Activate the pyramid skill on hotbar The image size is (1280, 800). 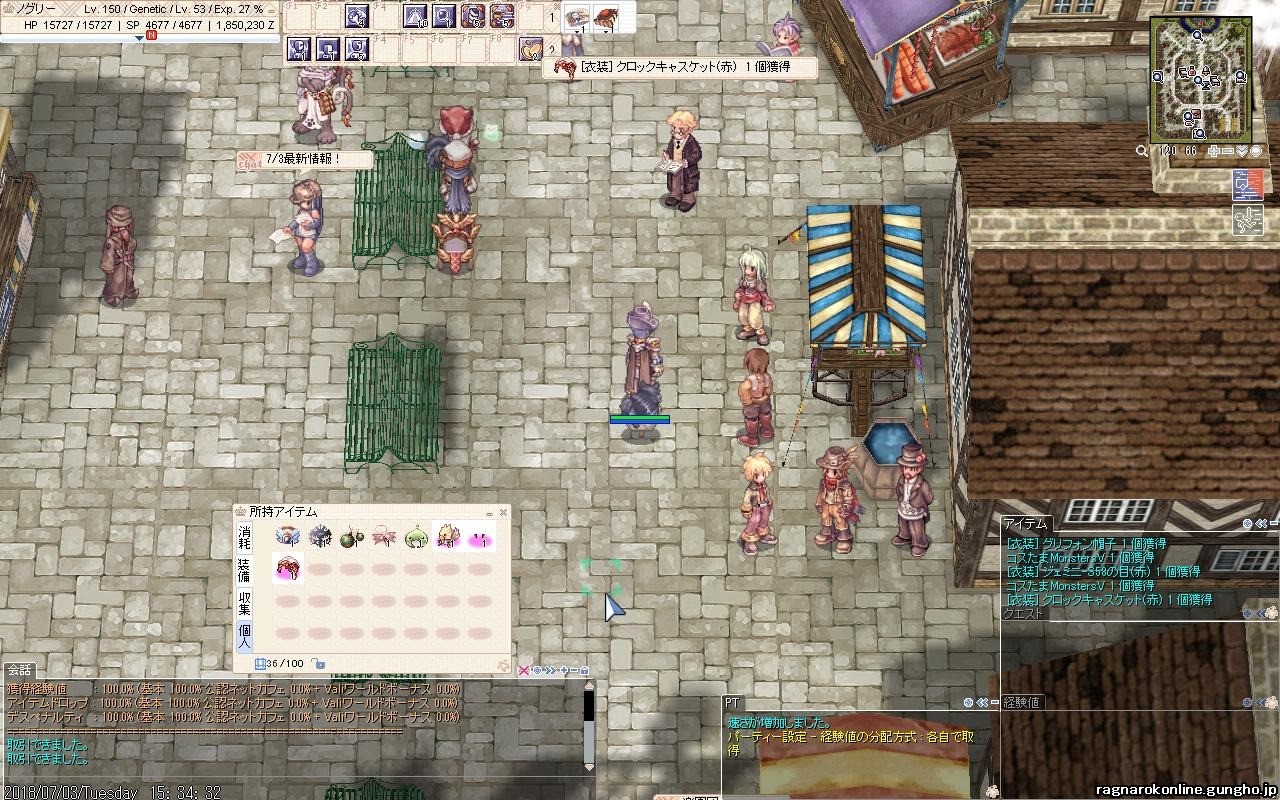tap(415, 16)
